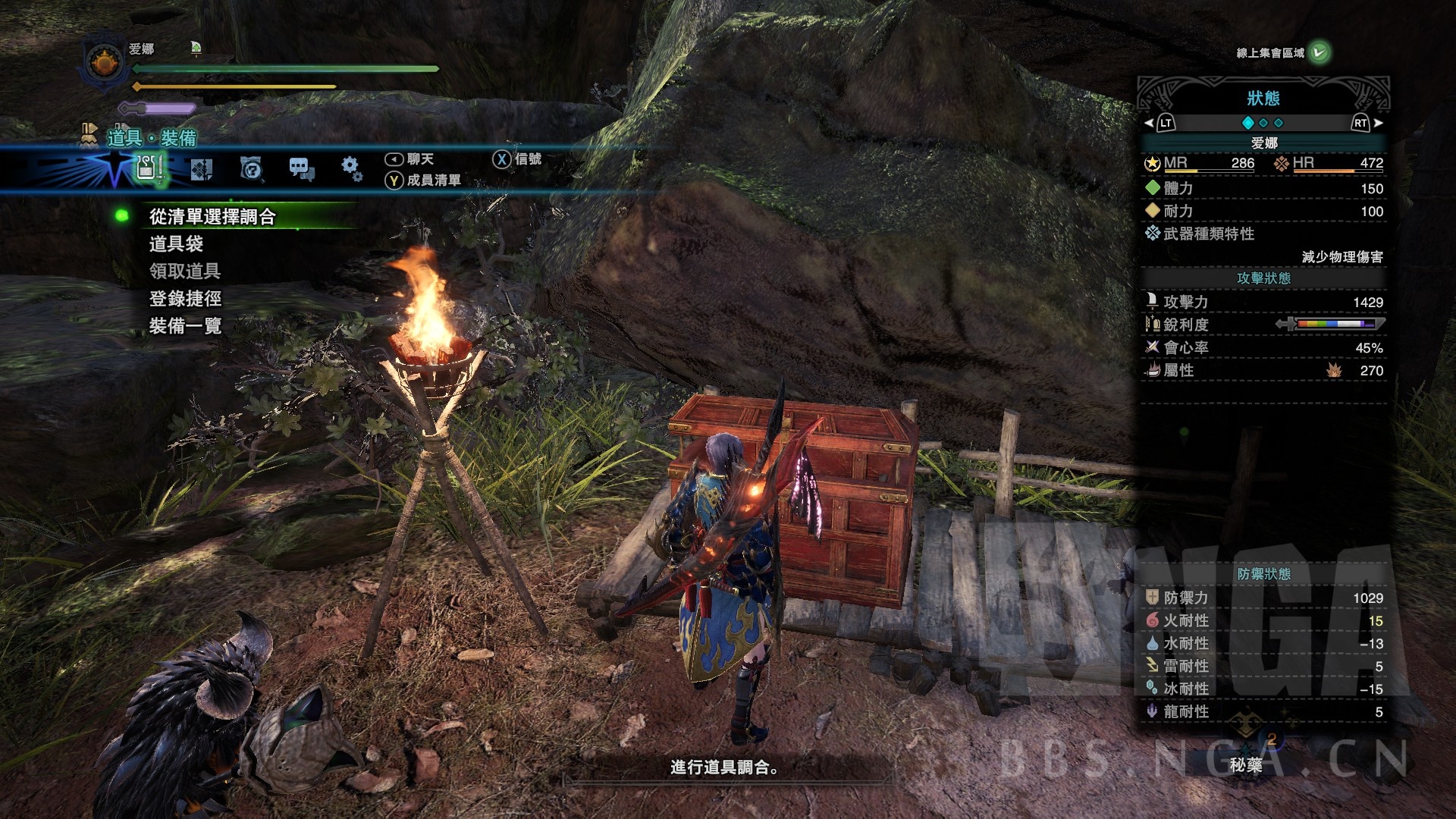Select 登錄捷徑 shortcut registration
Viewport: 1456px width, 819px height.
[184, 299]
